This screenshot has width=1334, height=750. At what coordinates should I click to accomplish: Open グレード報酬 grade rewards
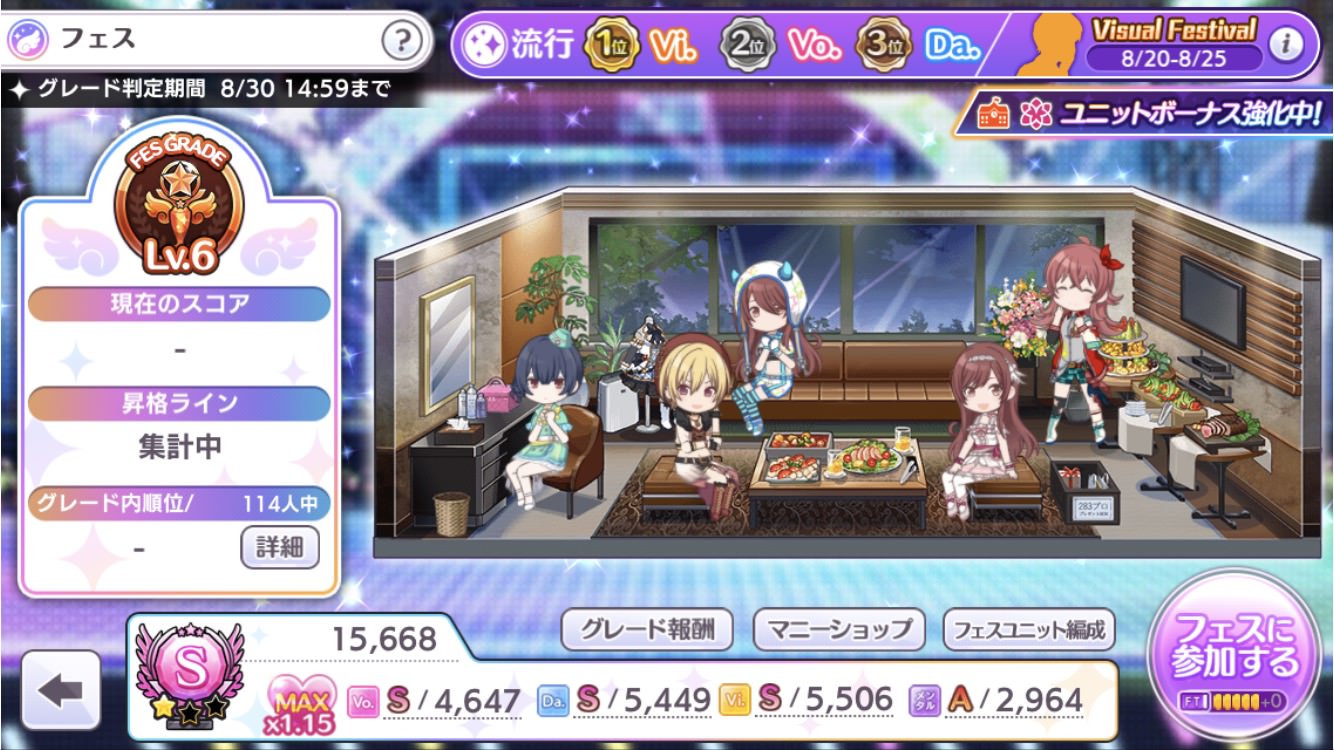647,629
